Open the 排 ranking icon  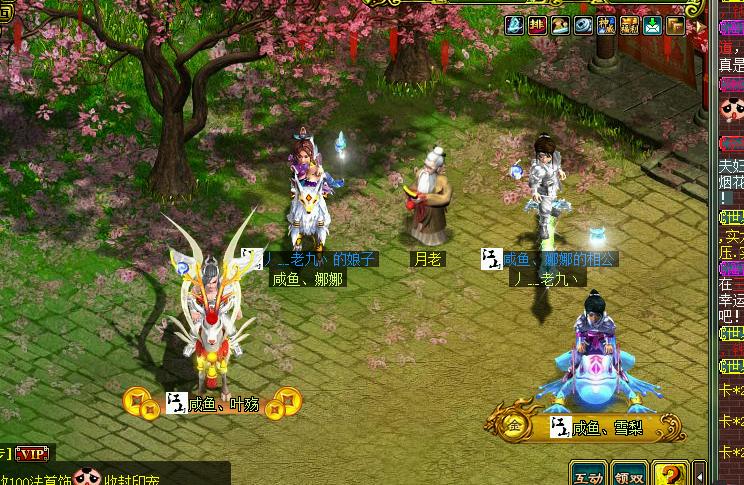(x=537, y=26)
